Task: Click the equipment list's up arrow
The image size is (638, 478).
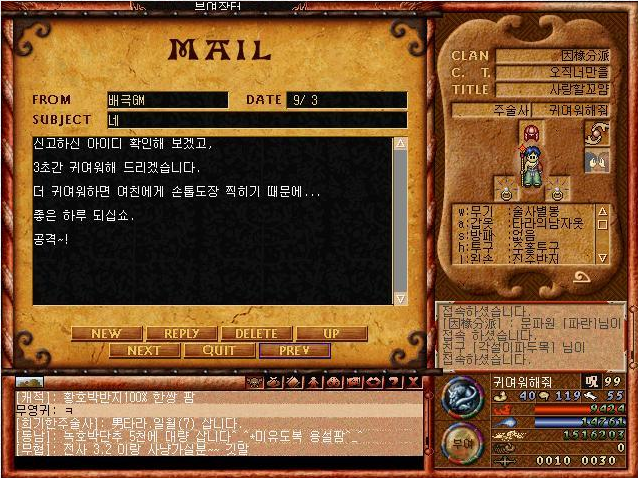Action: click(x=603, y=210)
